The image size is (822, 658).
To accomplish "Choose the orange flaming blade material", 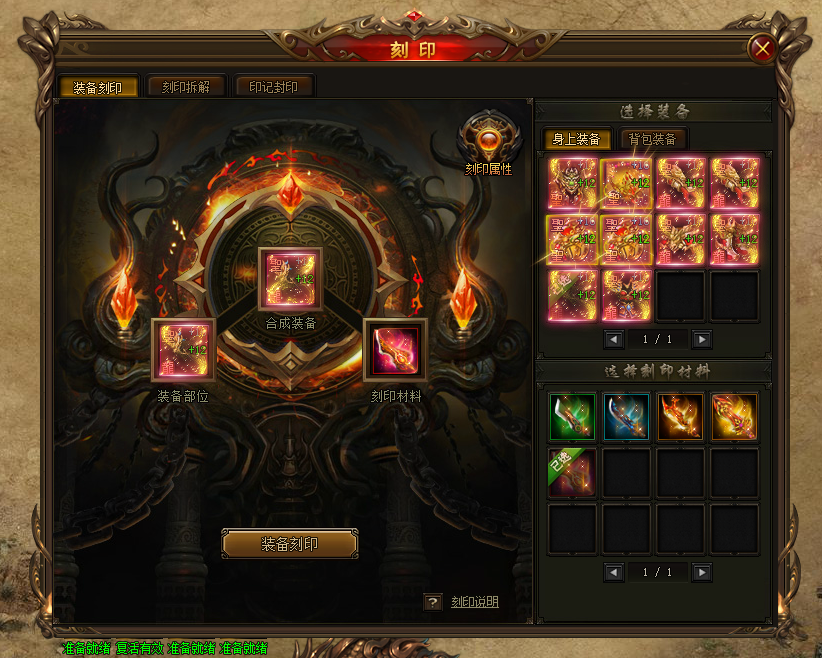I will [x=680, y=417].
